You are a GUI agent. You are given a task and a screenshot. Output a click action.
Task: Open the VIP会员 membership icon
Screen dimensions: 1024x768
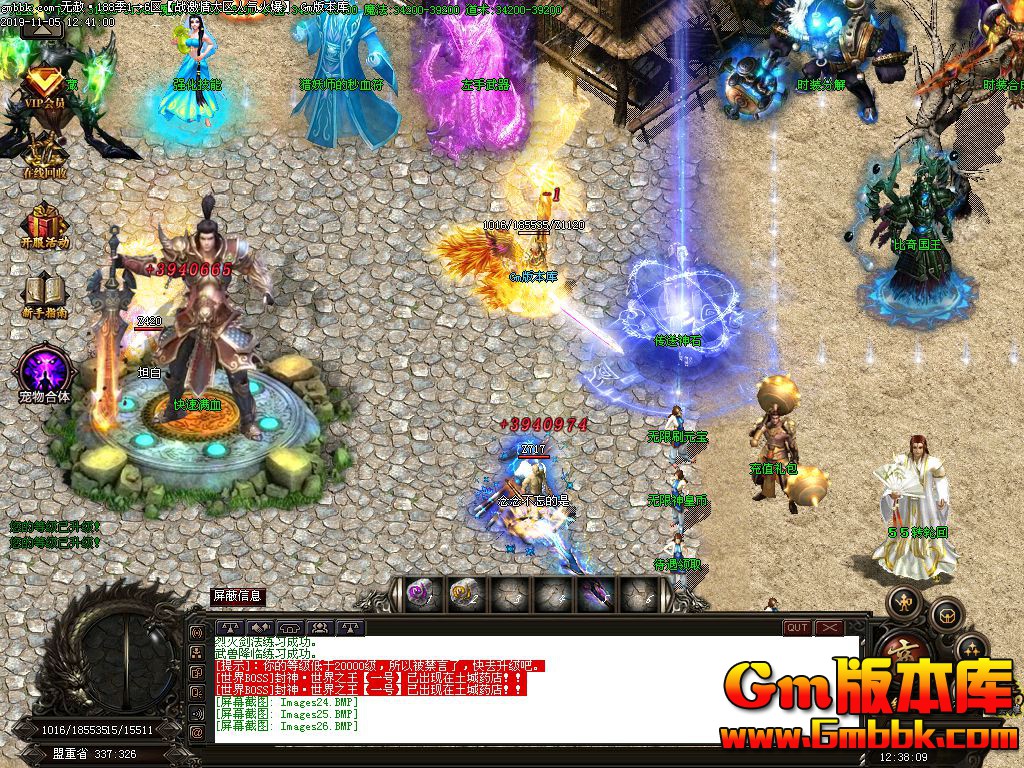(43, 86)
